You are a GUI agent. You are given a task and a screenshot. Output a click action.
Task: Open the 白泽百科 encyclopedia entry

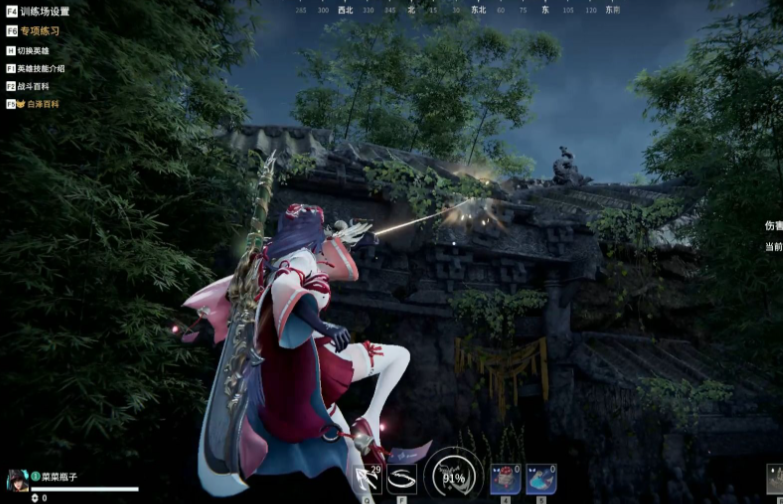pos(36,103)
